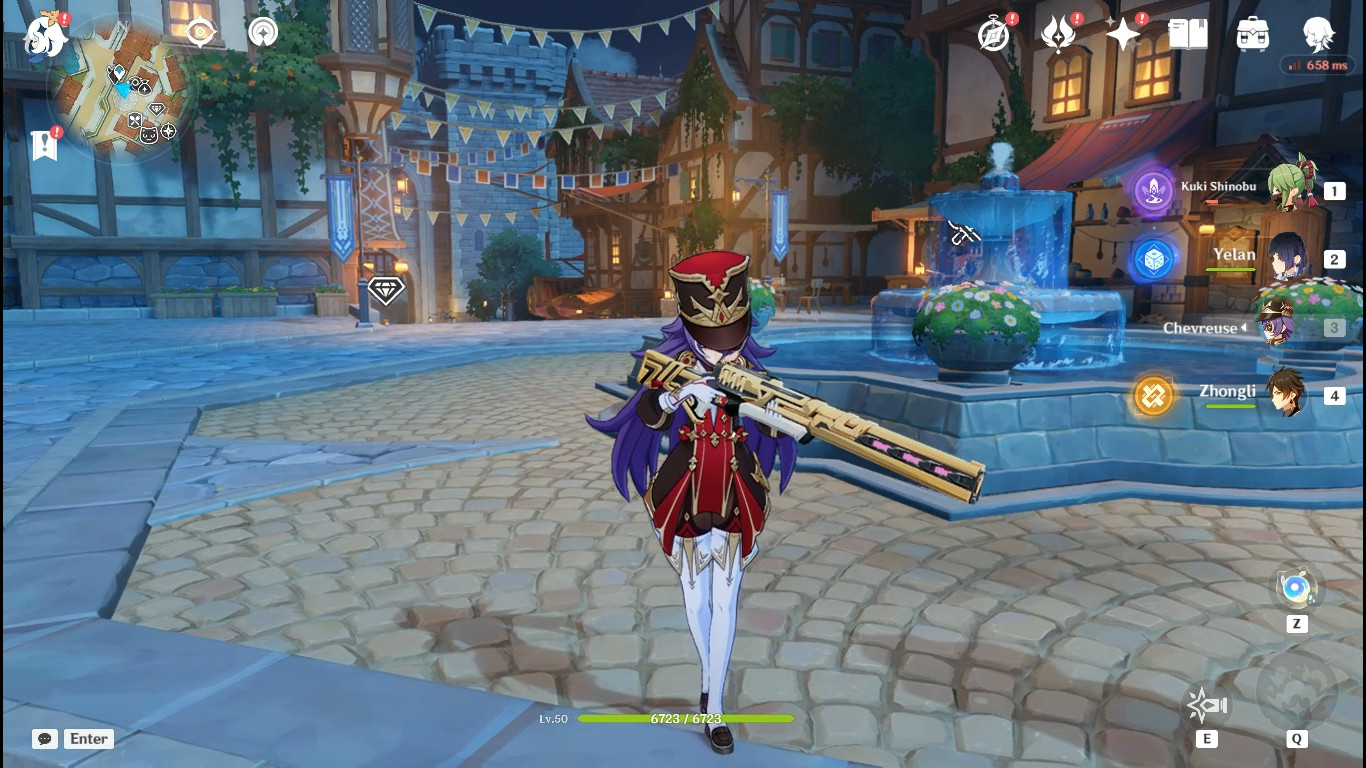Open the Battle Pass wings icon
The image size is (1366, 768).
1059,33
